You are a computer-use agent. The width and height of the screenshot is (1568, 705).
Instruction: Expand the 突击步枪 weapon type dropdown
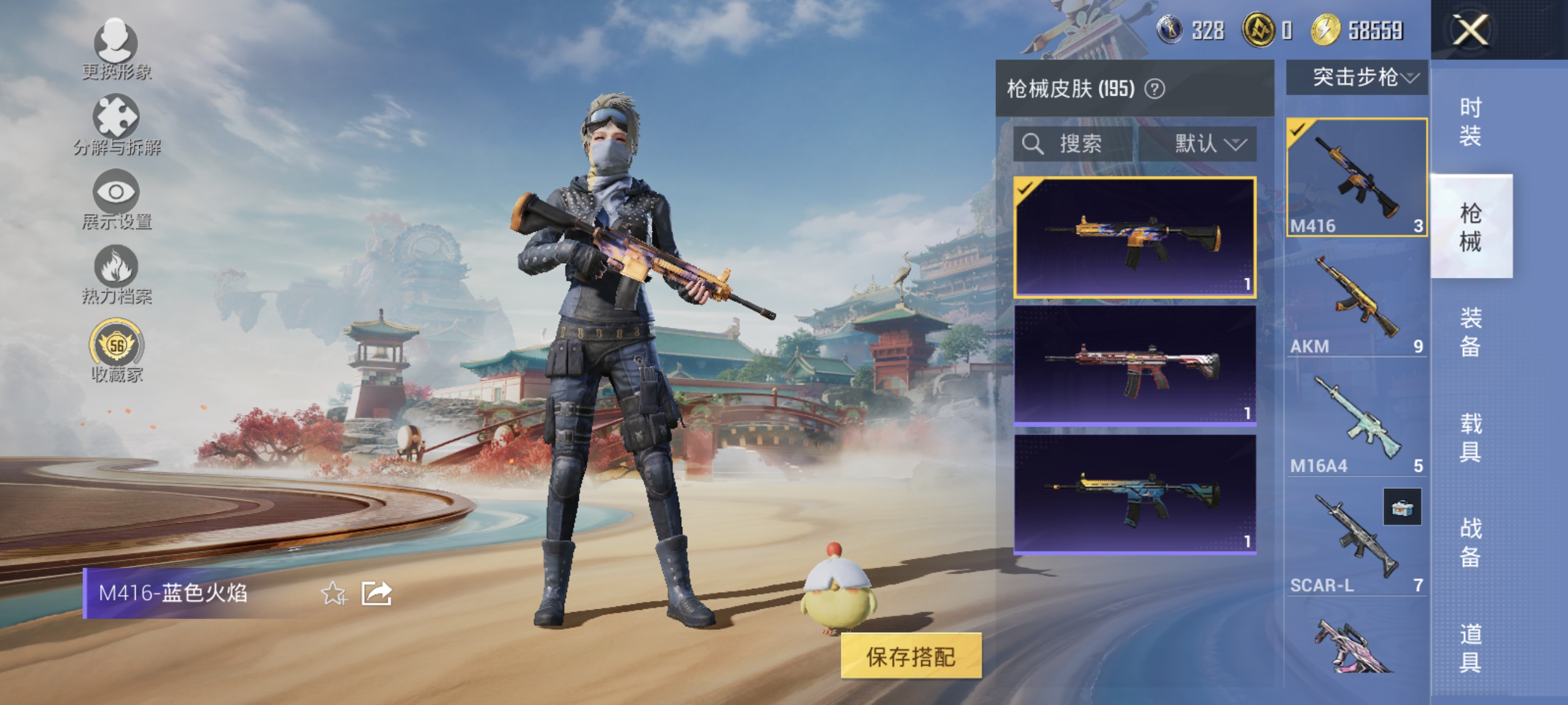point(1356,78)
